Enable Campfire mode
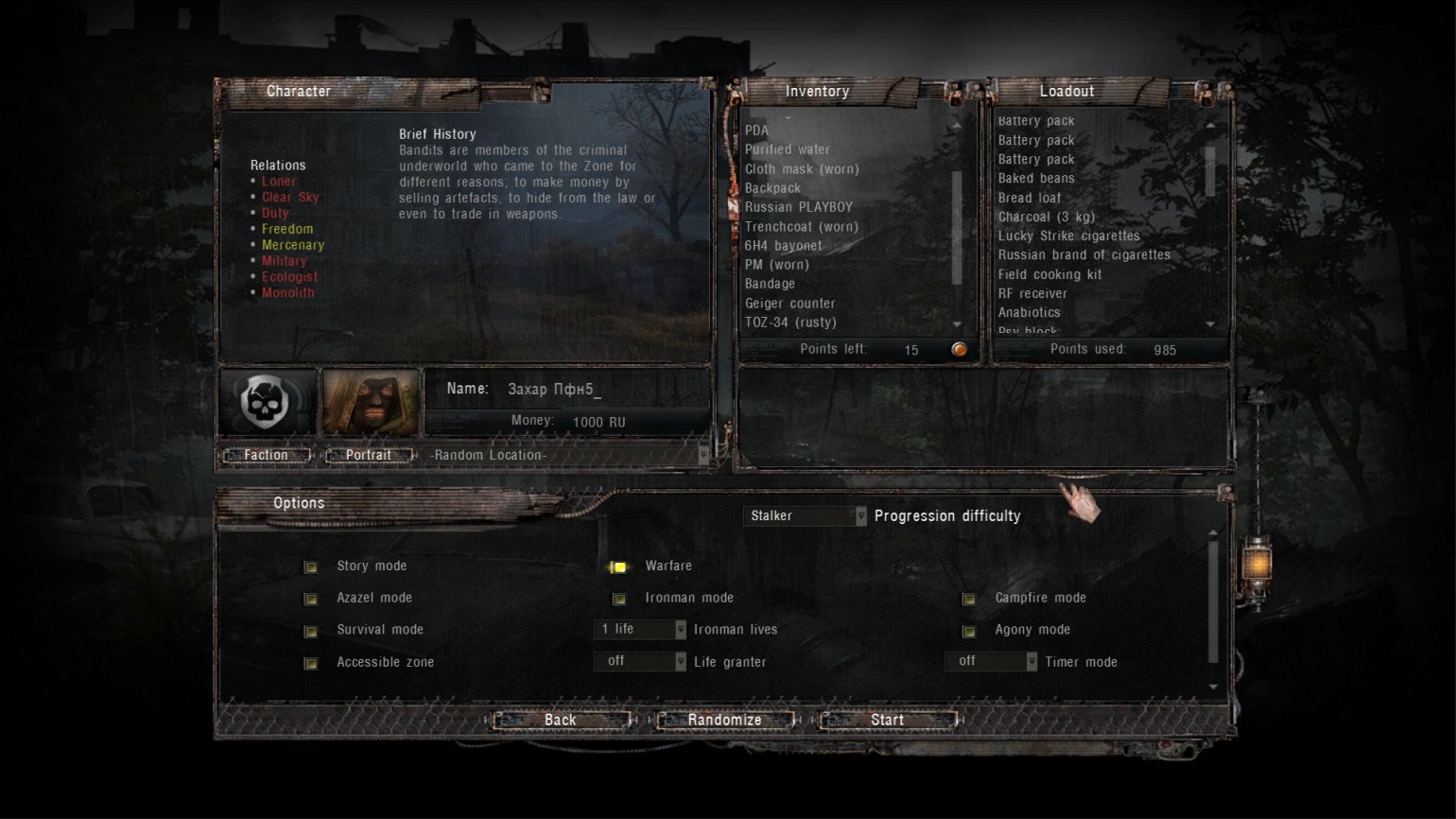The height and width of the screenshot is (819, 1456). (969, 599)
